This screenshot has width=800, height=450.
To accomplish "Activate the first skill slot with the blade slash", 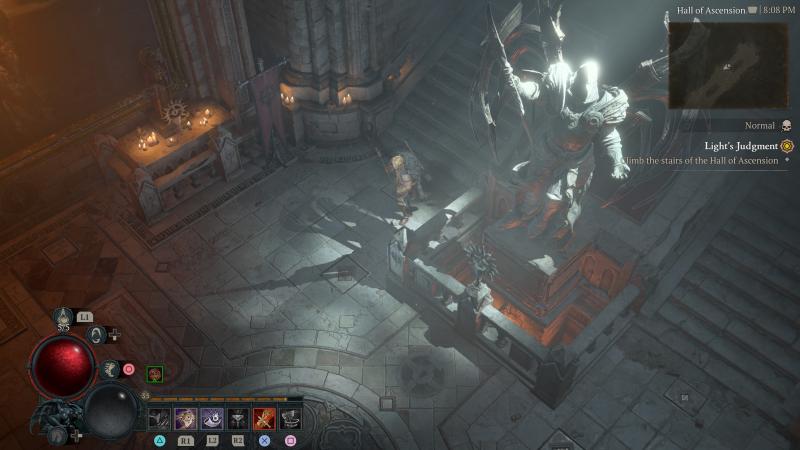I will point(160,418).
